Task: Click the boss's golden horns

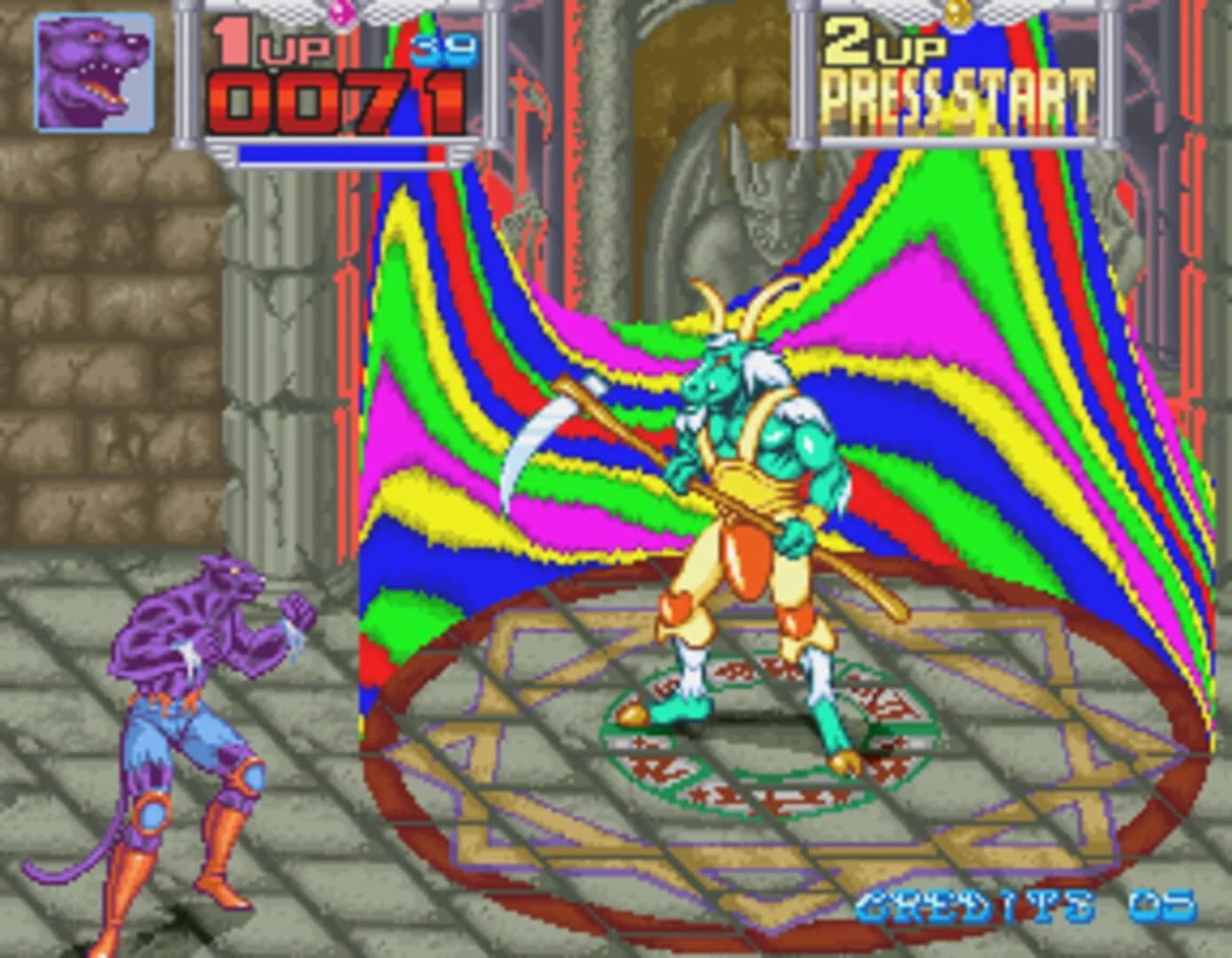Action: click(727, 310)
